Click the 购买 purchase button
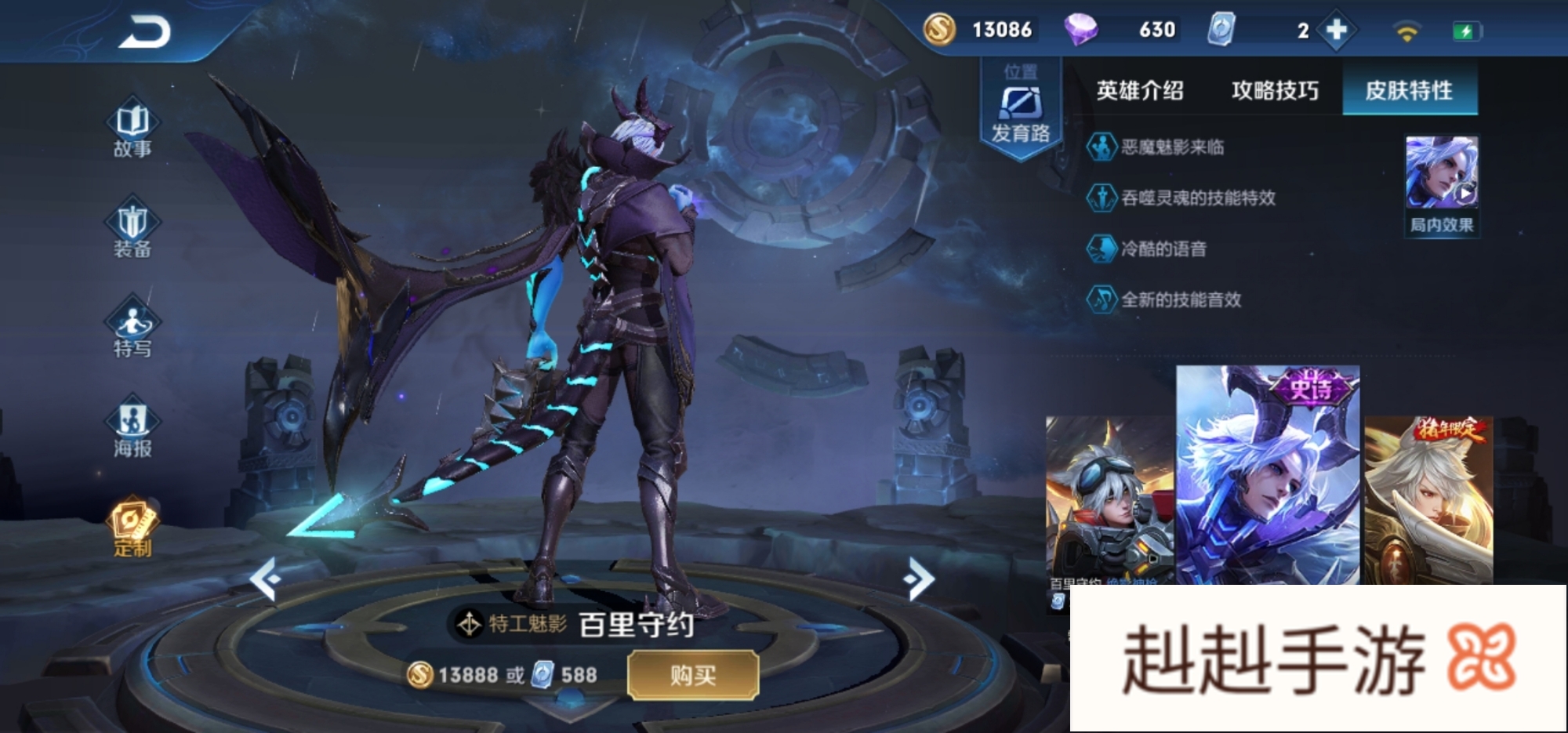This screenshot has width=1568, height=733. [693, 675]
